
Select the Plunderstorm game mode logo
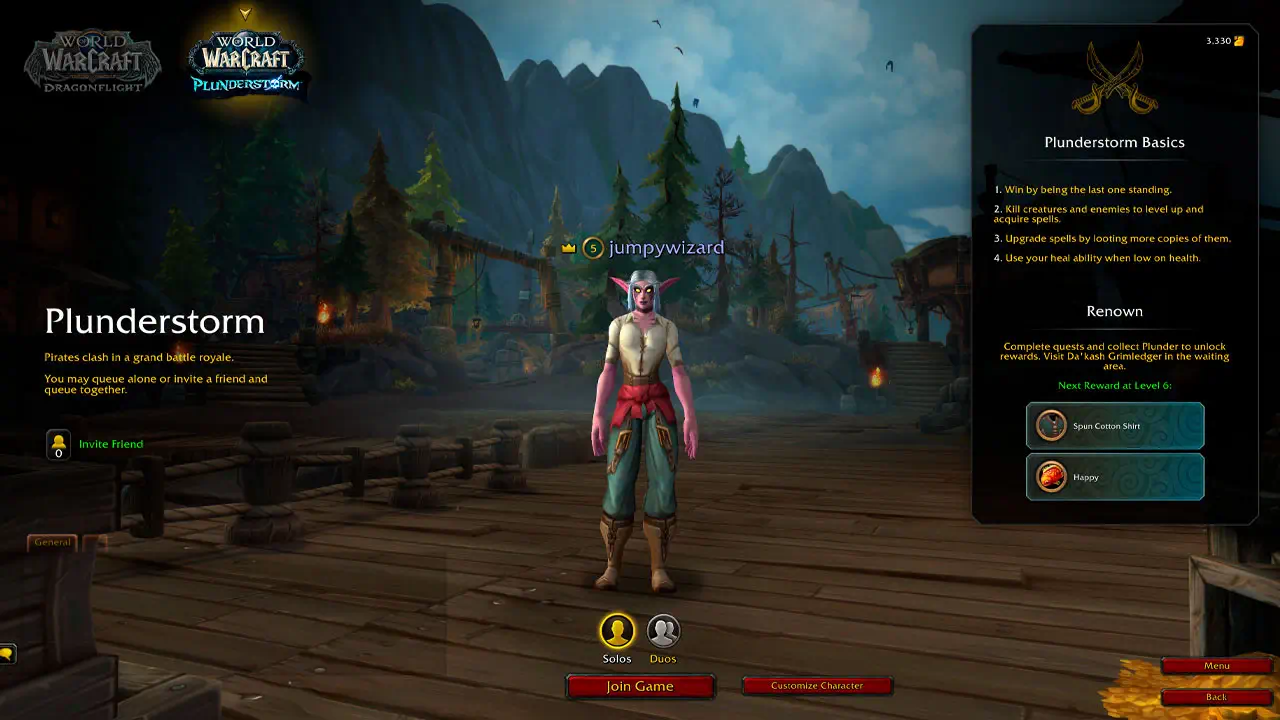[x=246, y=62]
